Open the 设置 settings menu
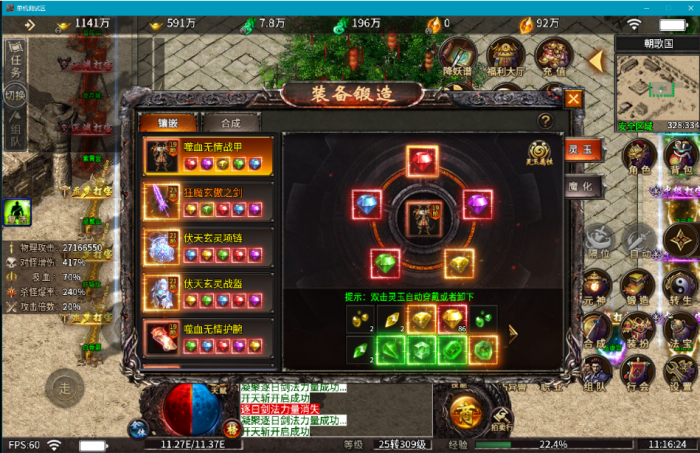Viewport: 700px width, 453px height. point(681,374)
